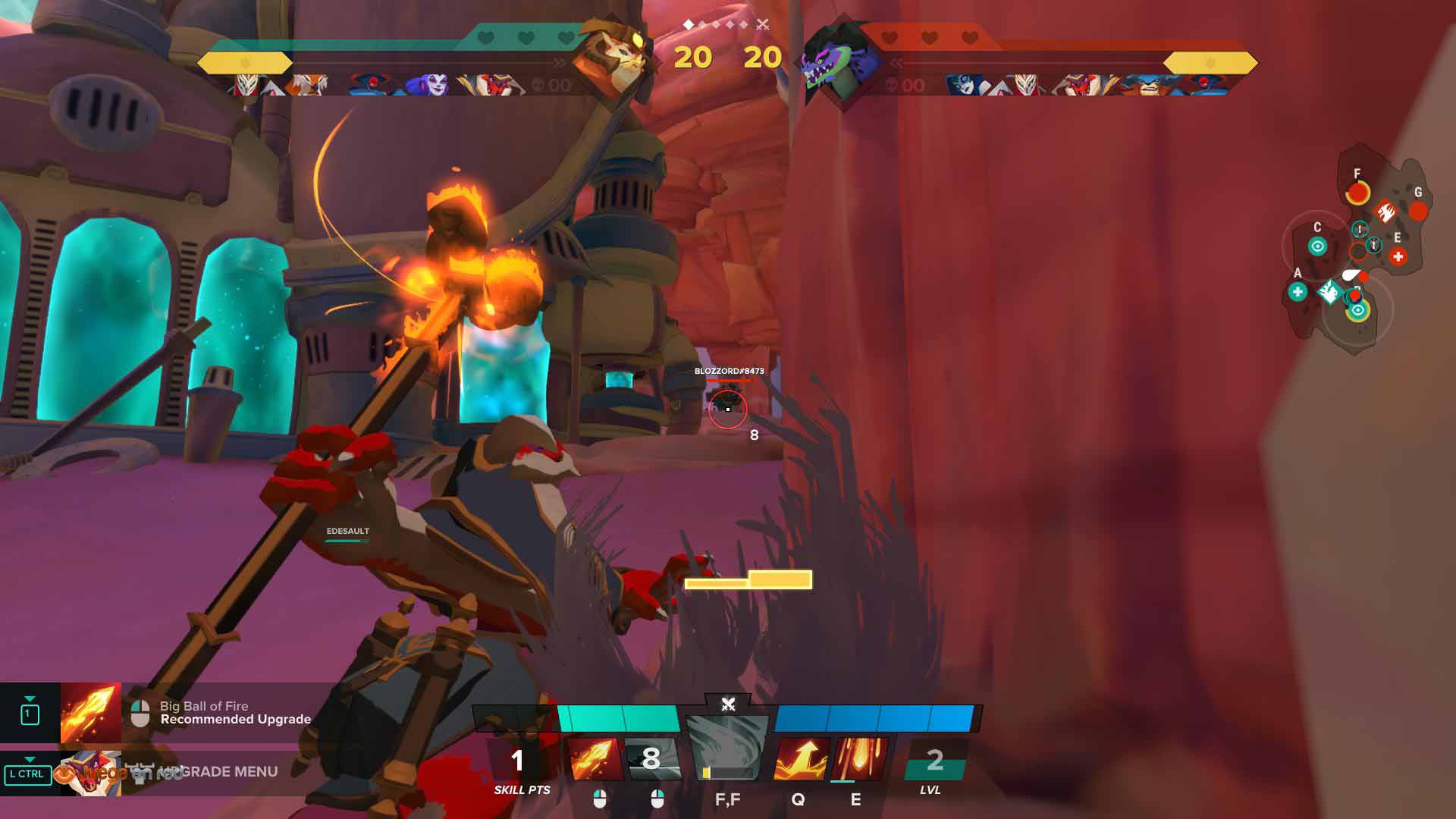Activate the flaming arrow Q ability
Image resolution: width=1456 pixels, height=819 pixels.
[800, 759]
